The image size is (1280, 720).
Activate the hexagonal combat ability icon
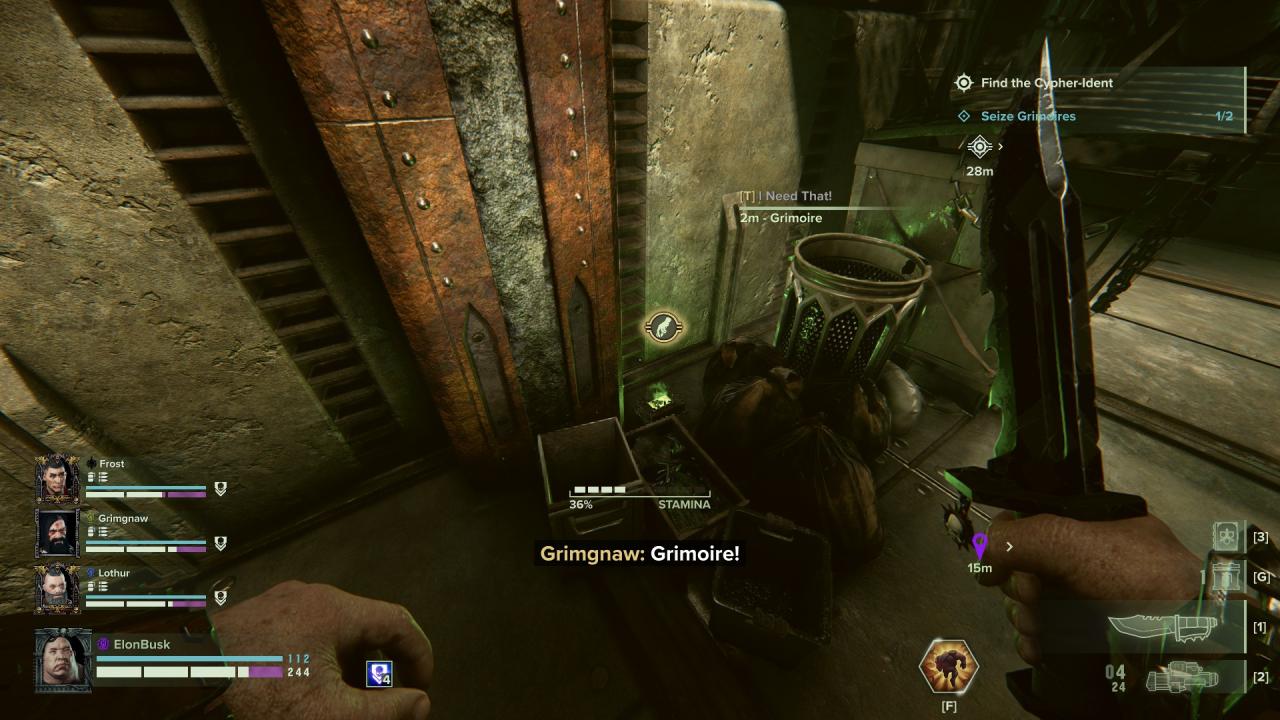coord(948,667)
